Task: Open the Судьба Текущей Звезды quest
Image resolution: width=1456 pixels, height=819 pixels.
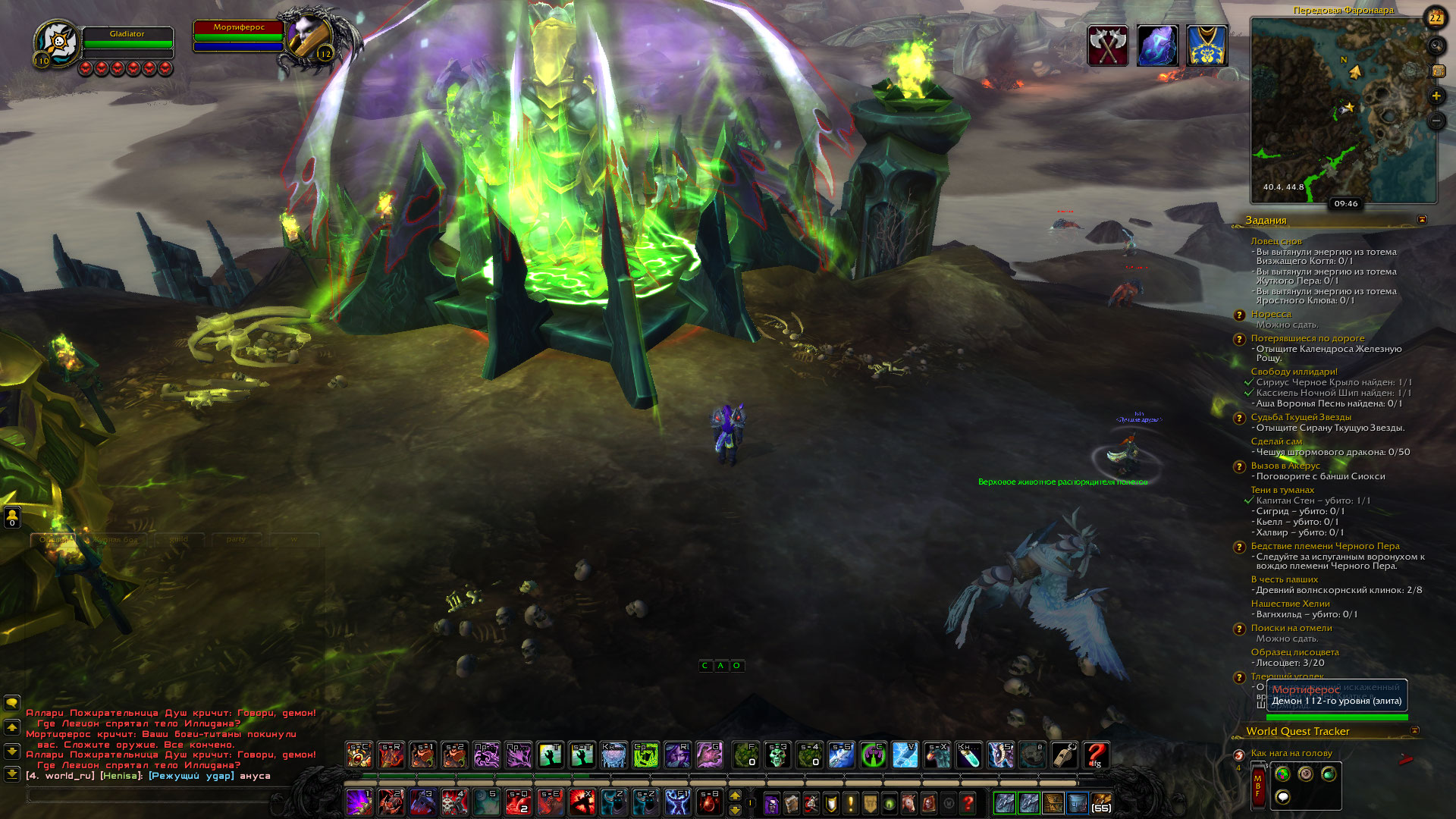Action: [x=1301, y=417]
